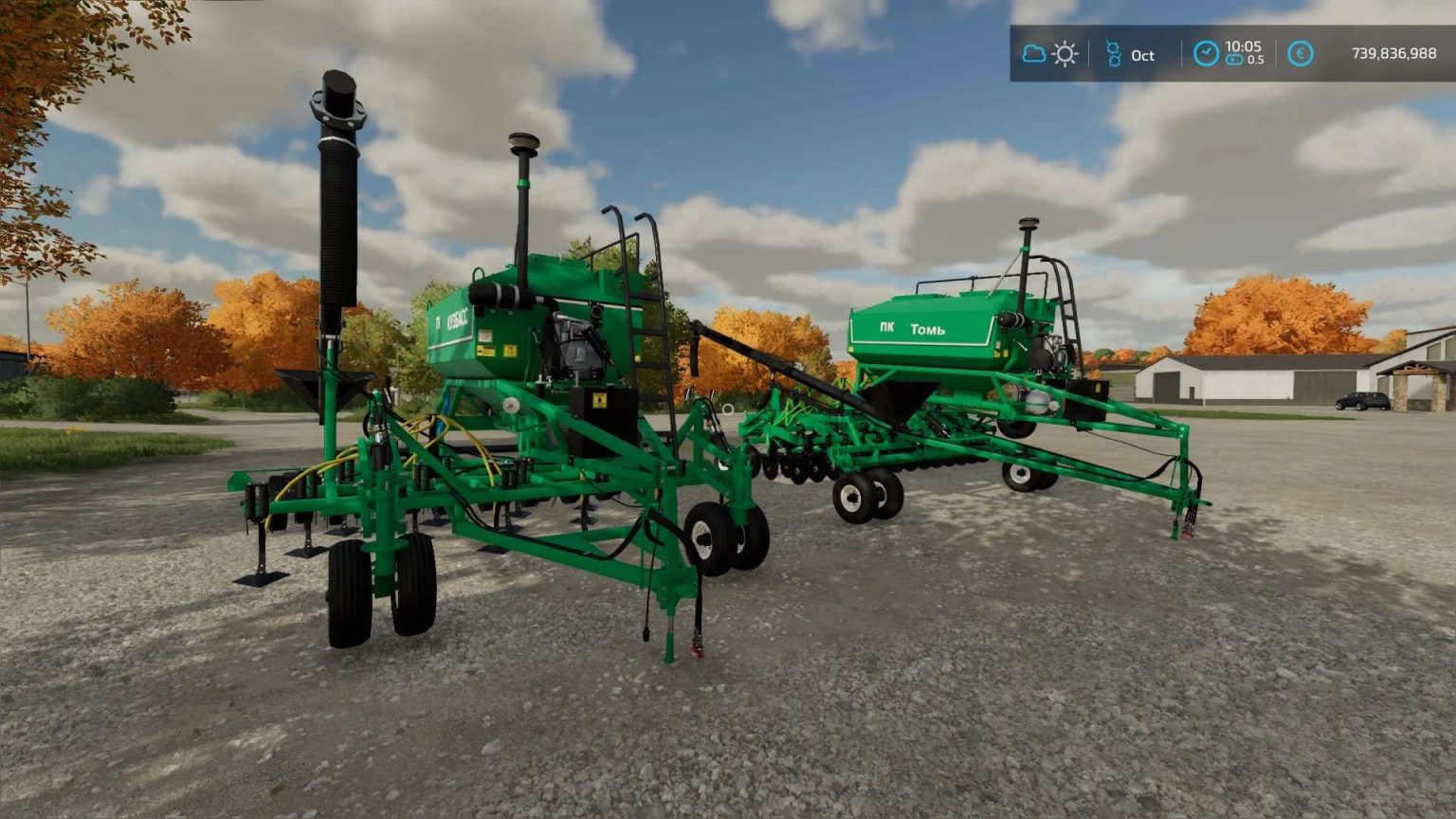Open the calendar from the Oct indicator

(1141, 55)
